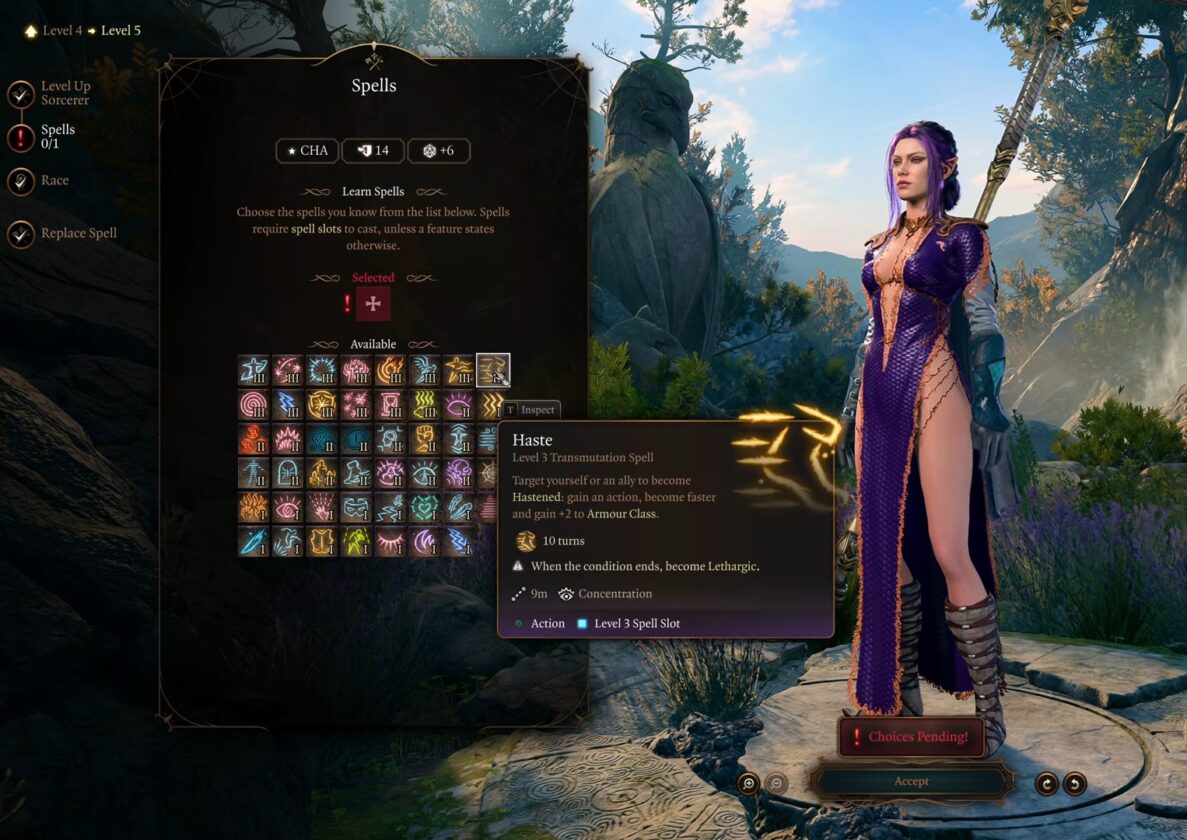Open the Replace Spell step
1187x840 pixels.
click(x=78, y=234)
